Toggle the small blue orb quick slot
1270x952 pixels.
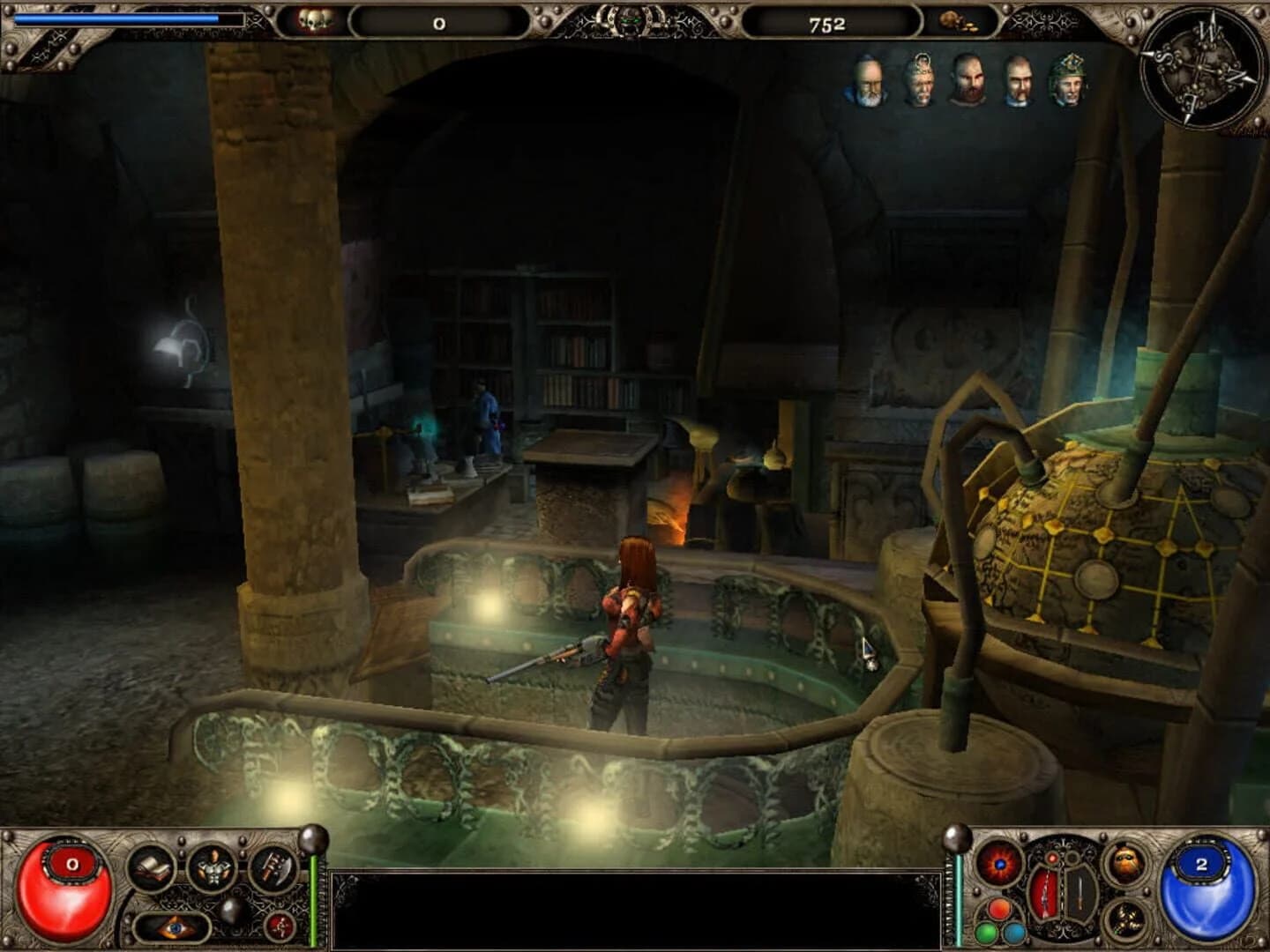[1014, 932]
